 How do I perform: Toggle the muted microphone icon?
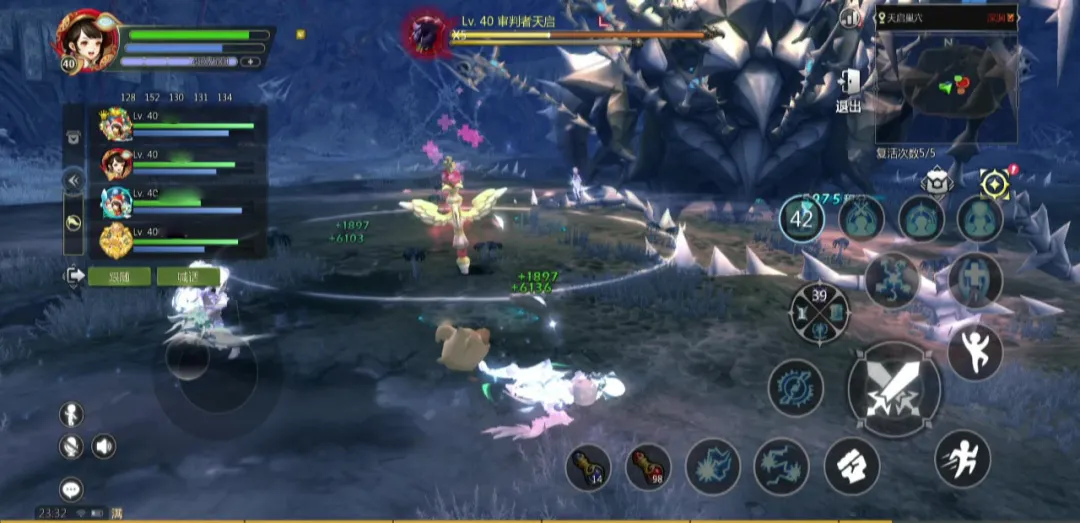pos(71,446)
